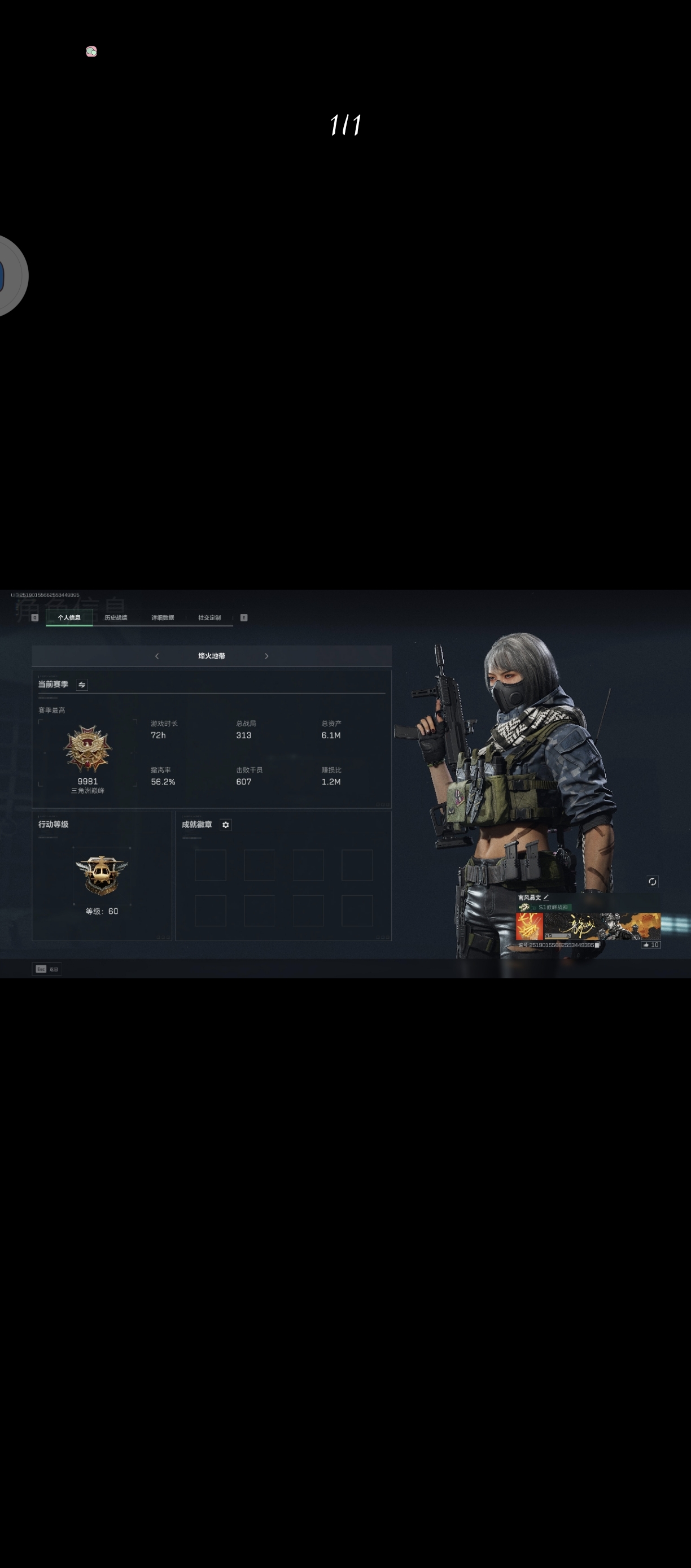Show the 详细数据 tab
Screen dimensions: 691x1568
coord(163,617)
